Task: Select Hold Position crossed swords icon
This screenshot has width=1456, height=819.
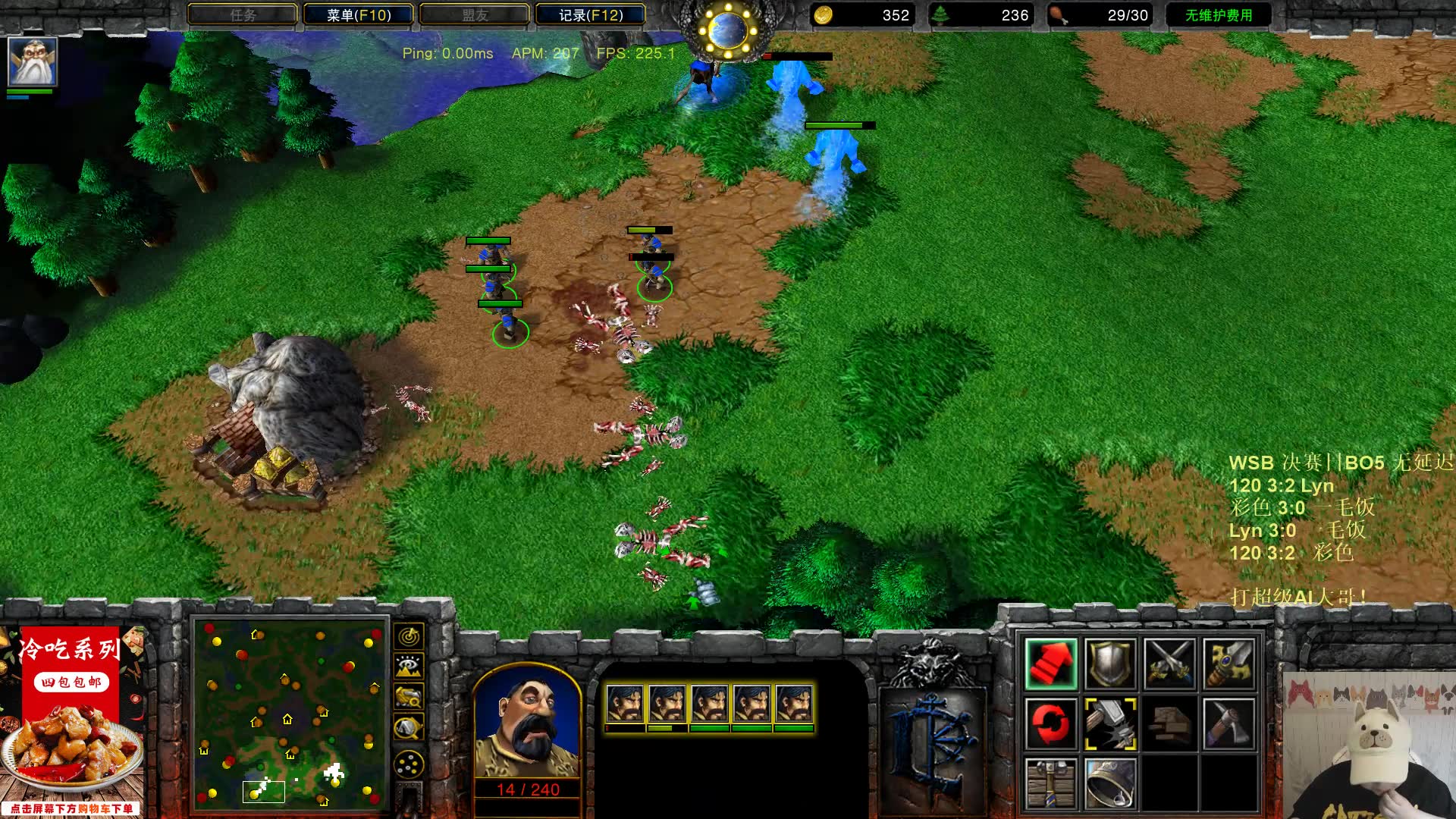Action: pos(1169,664)
